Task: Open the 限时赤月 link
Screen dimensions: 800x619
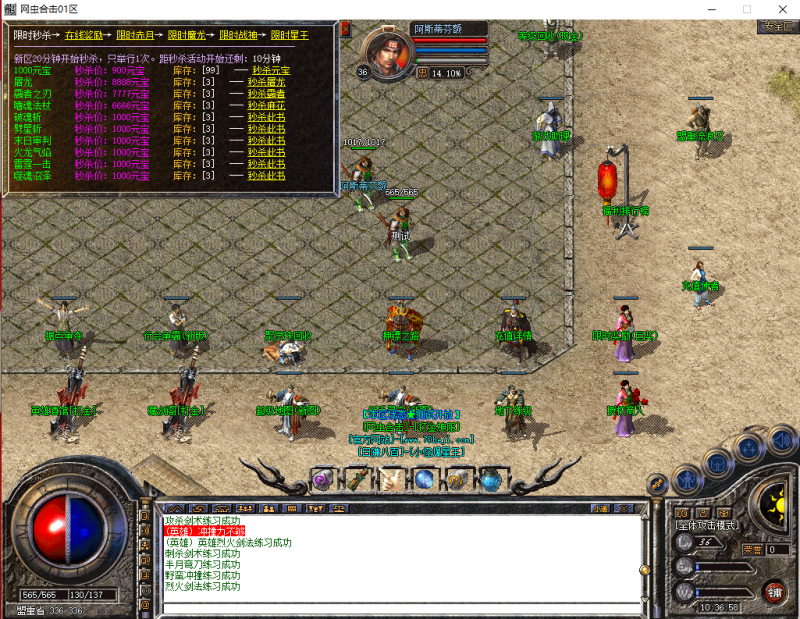Action: (x=136, y=35)
